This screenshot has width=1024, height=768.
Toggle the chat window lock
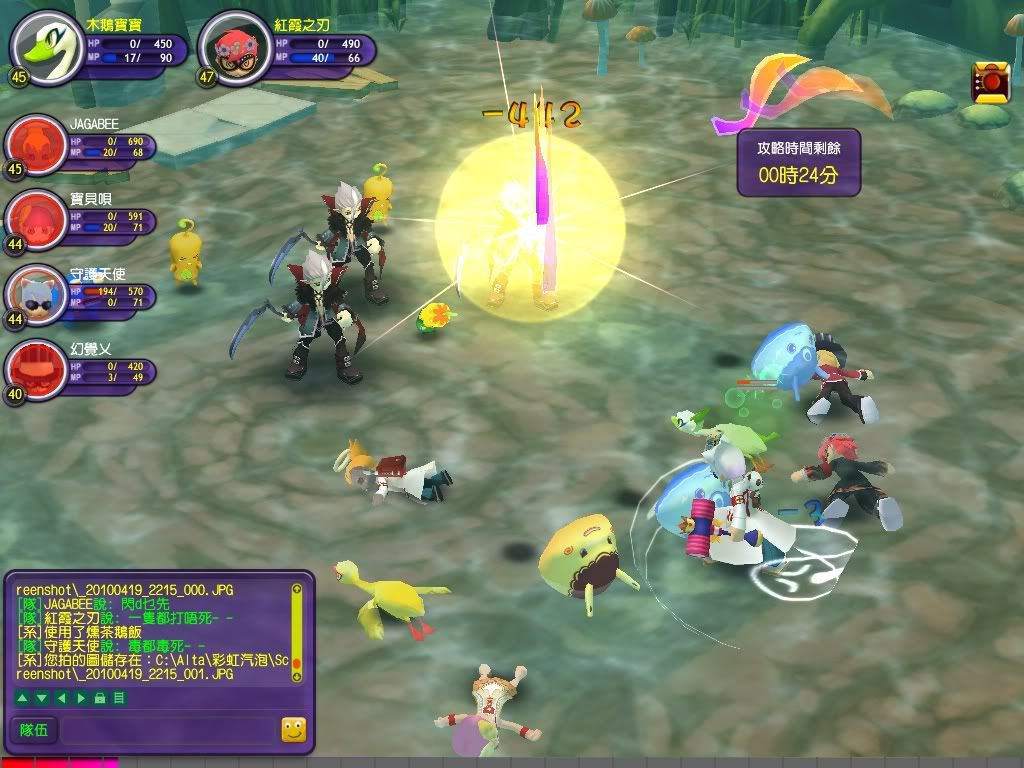99,697
